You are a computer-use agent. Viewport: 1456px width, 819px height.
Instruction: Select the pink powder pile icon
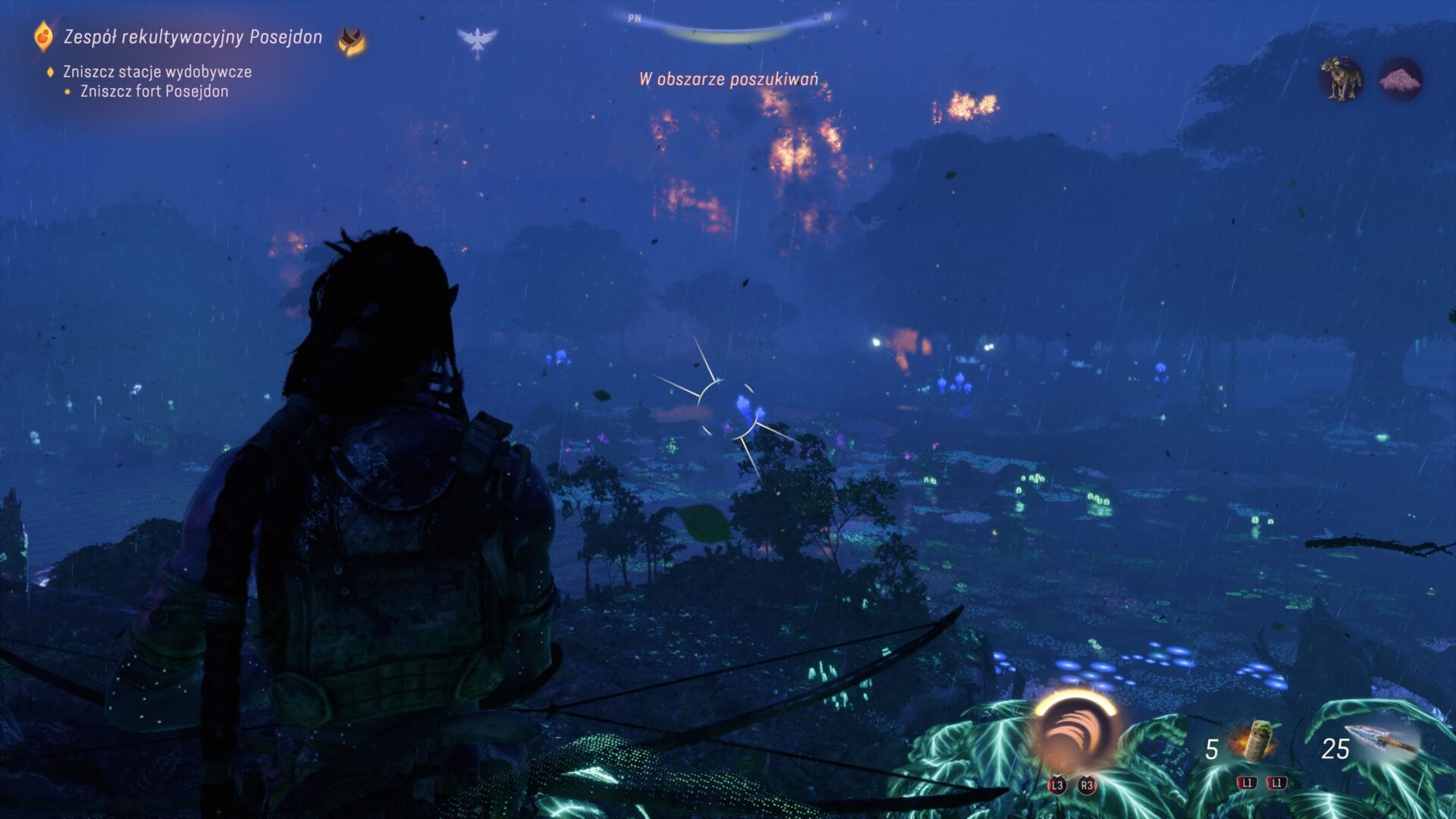click(1400, 79)
